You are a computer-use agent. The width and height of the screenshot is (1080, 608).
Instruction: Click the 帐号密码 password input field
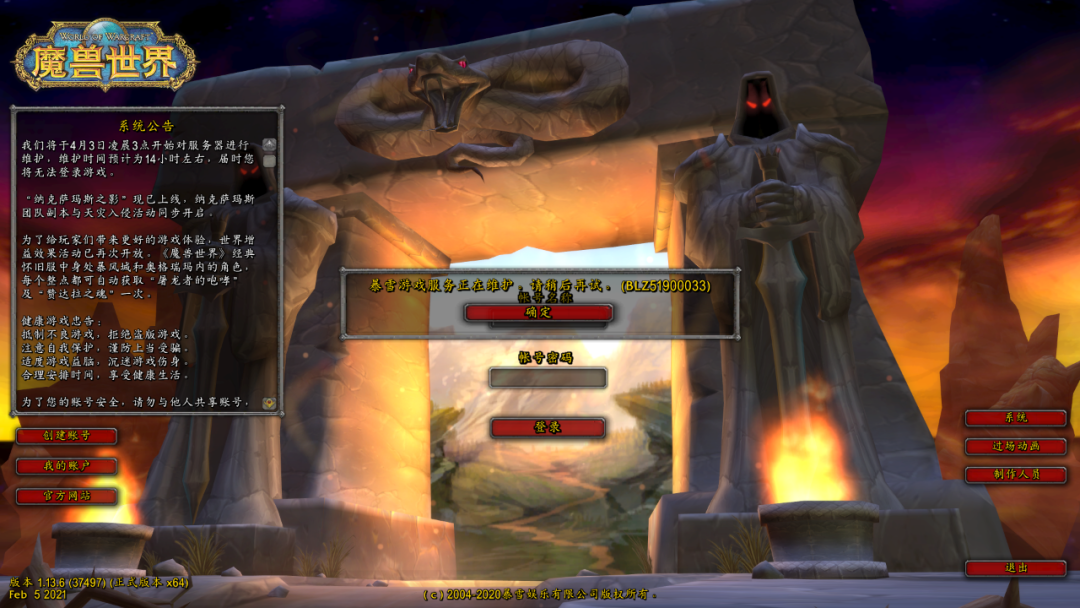pyautogui.click(x=547, y=378)
